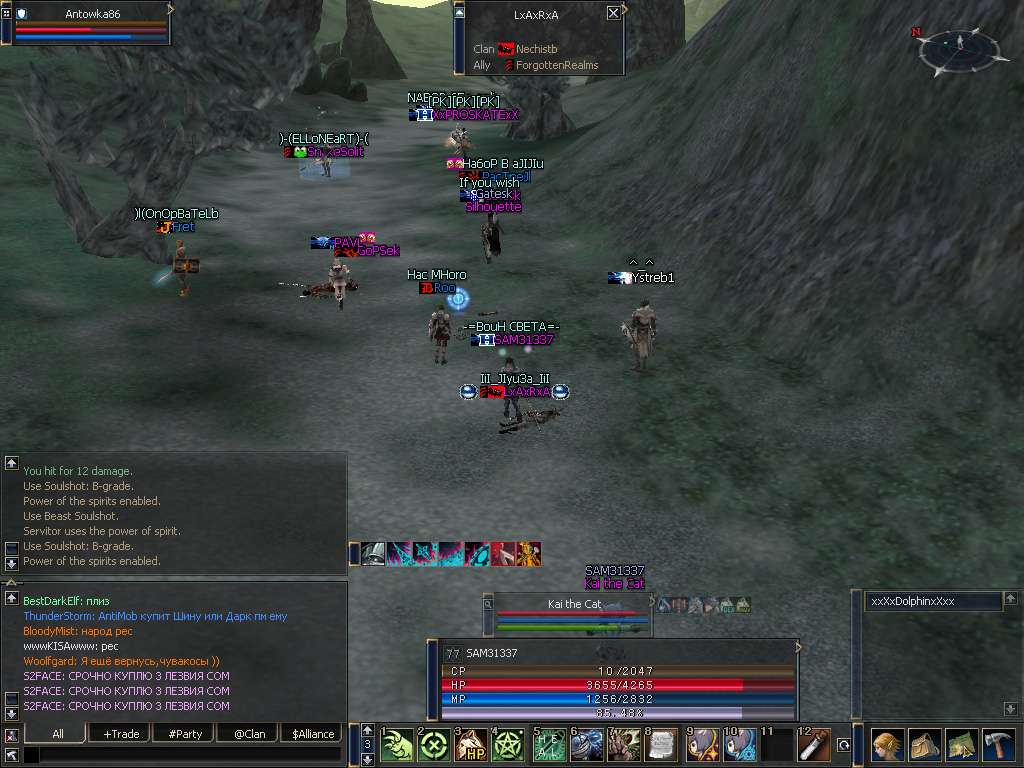Use the claw attack skill in slot 1
1024x768 pixels.
(396, 745)
